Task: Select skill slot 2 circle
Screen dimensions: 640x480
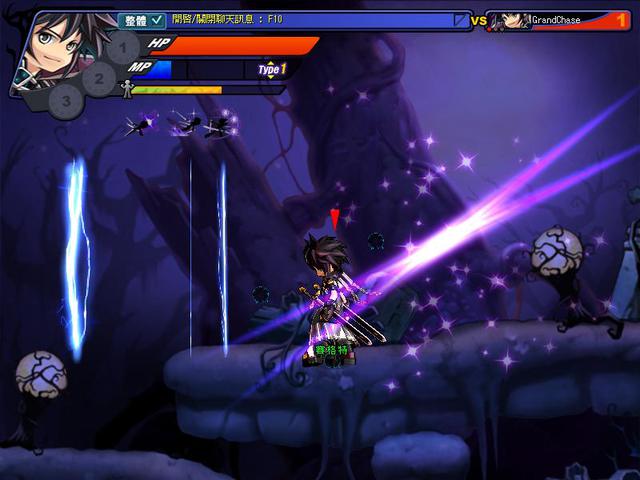Action: 98,76
